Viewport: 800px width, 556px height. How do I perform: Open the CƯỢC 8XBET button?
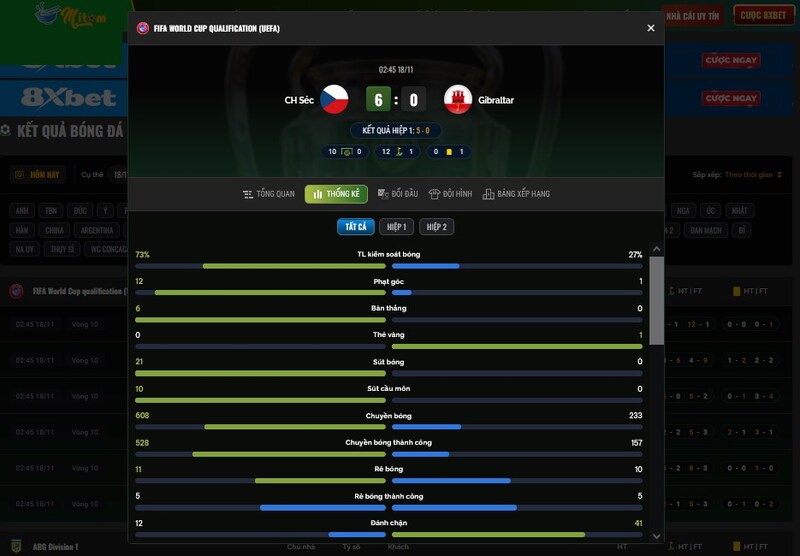(763, 15)
